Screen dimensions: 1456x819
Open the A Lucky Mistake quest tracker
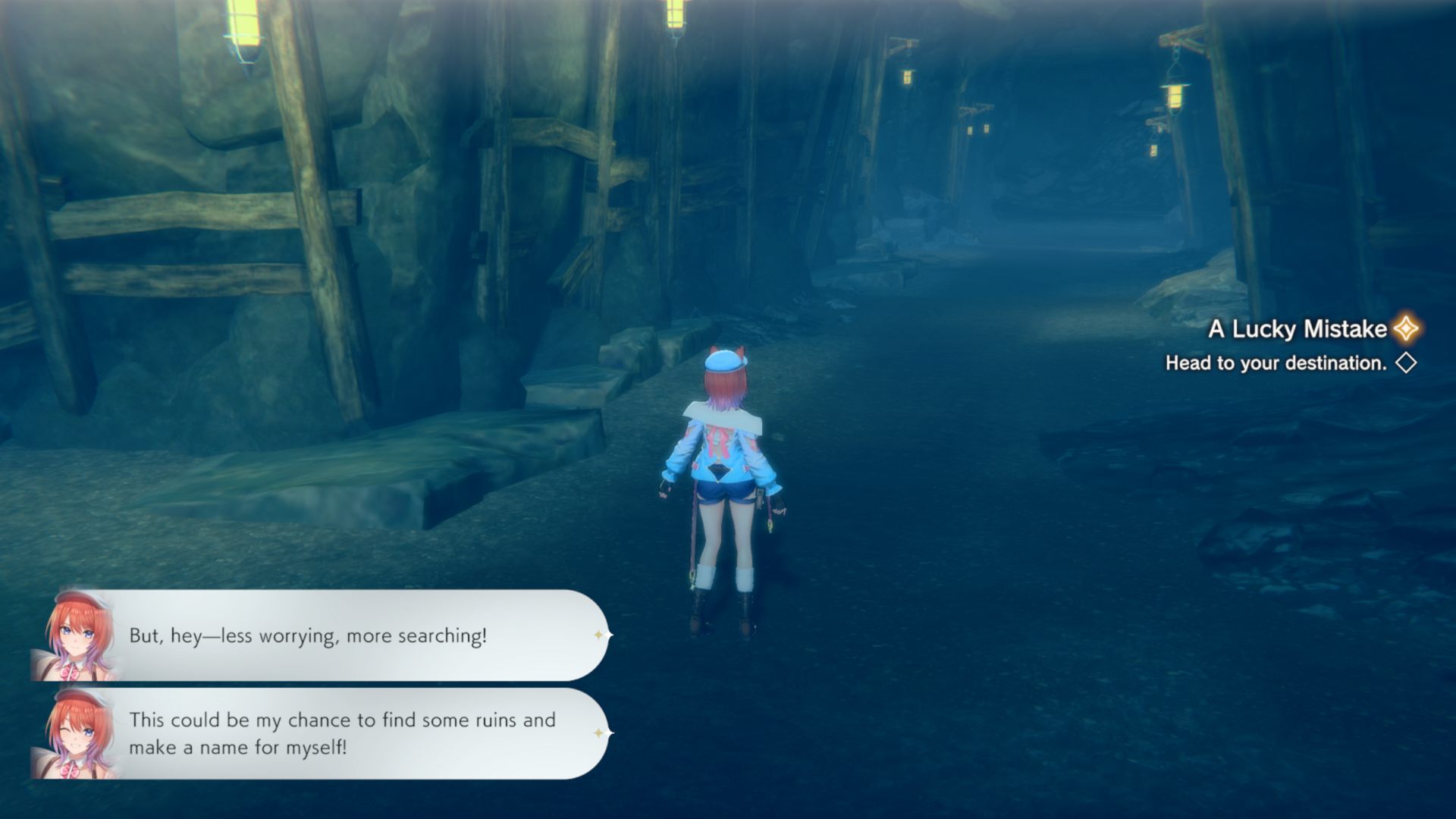(1298, 329)
